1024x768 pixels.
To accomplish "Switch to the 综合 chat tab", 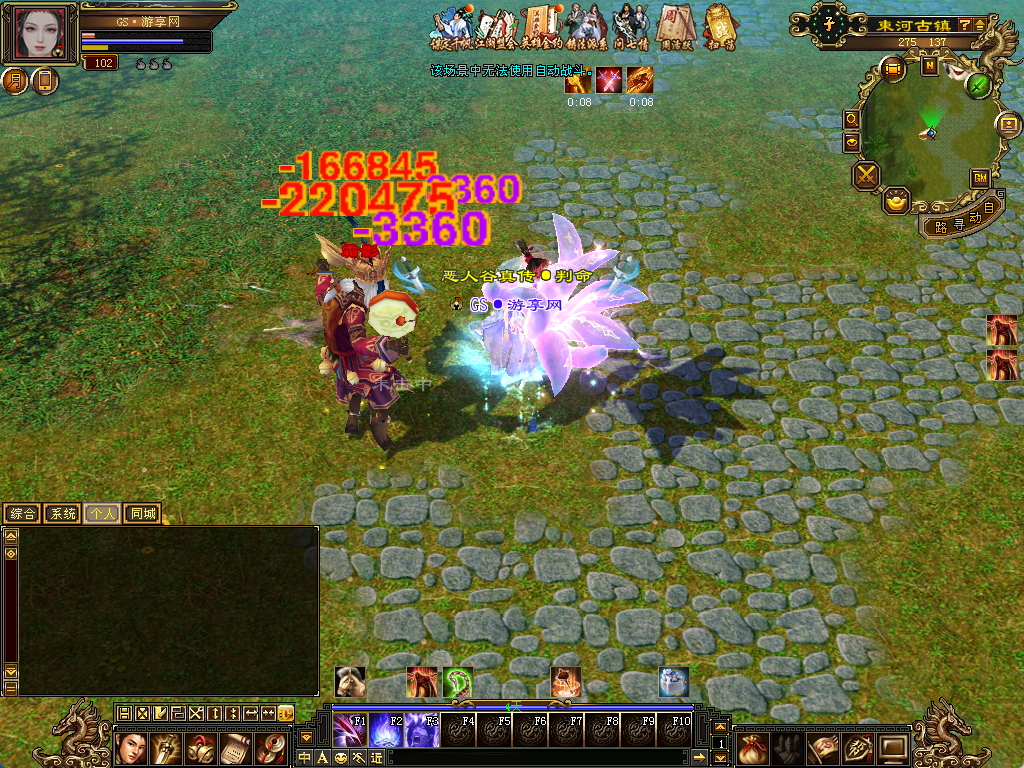I will (22, 514).
